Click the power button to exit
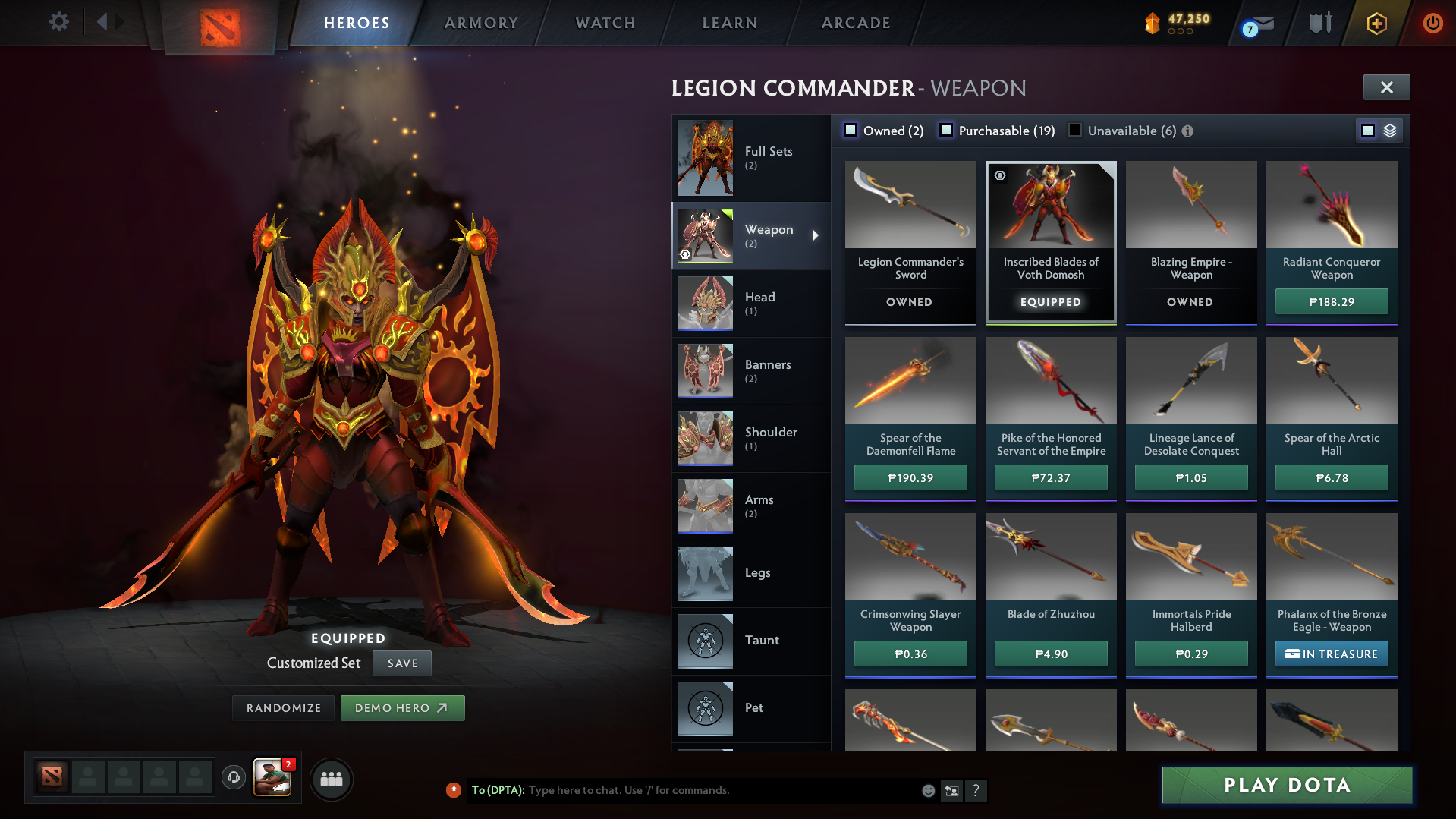This screenshot has width=1456, height=819. [x=1432, y=23]
